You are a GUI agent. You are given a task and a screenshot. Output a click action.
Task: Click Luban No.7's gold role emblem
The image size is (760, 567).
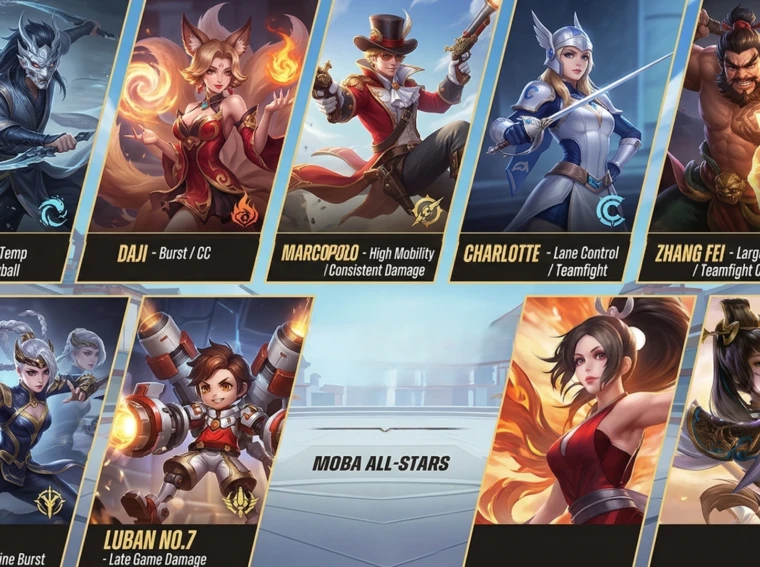click(240, 501)
